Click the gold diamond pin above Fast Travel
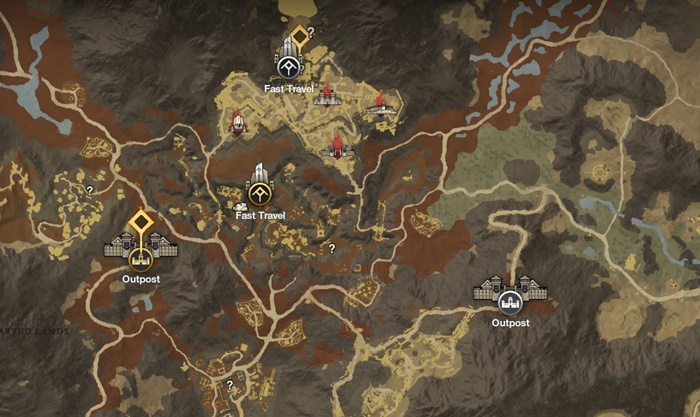This screenshot has height=417, width=700. pyautogui.click(x=298, y=31)
